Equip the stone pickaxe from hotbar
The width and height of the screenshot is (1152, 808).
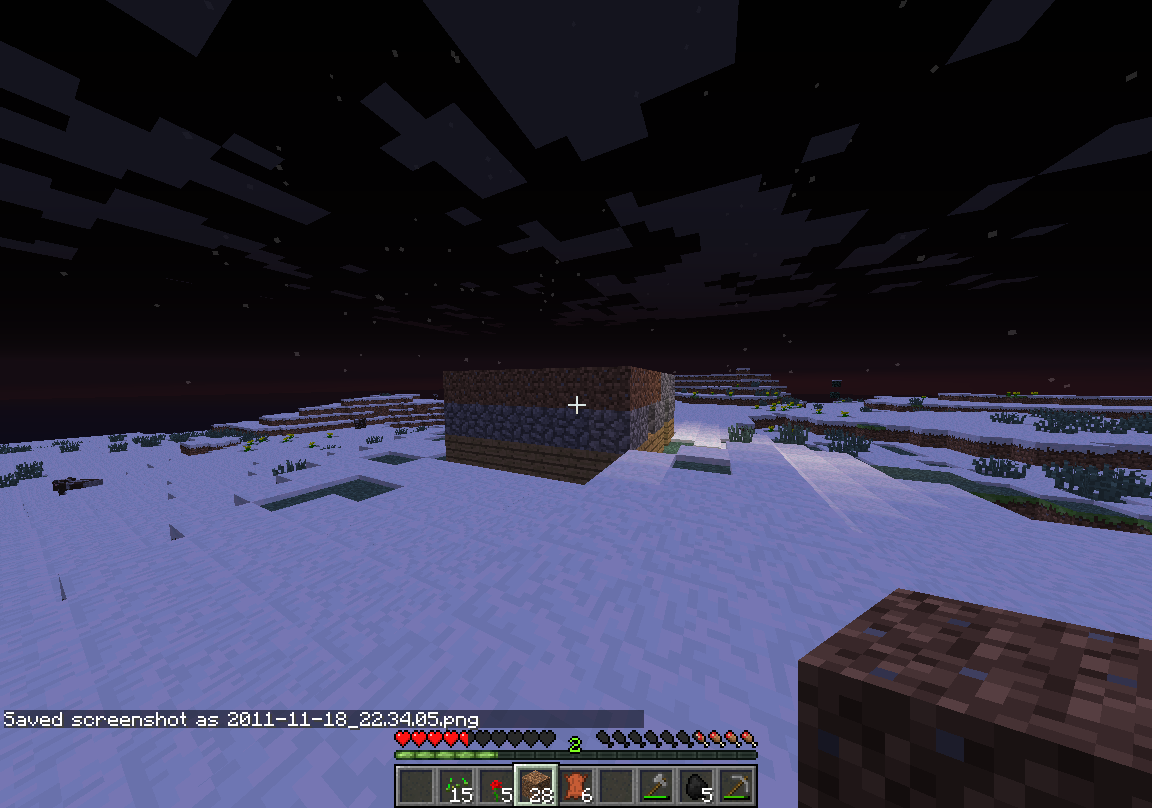(x=736, y=785)
